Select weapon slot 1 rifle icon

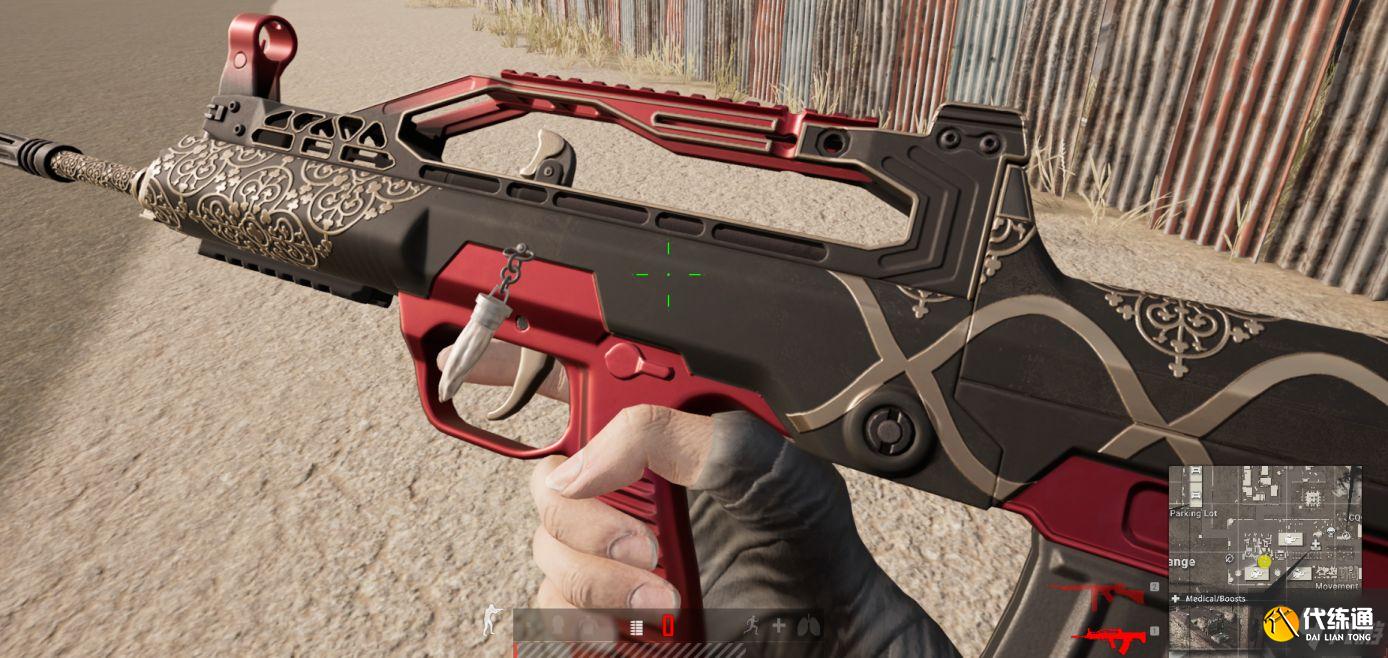(1110, 634)
